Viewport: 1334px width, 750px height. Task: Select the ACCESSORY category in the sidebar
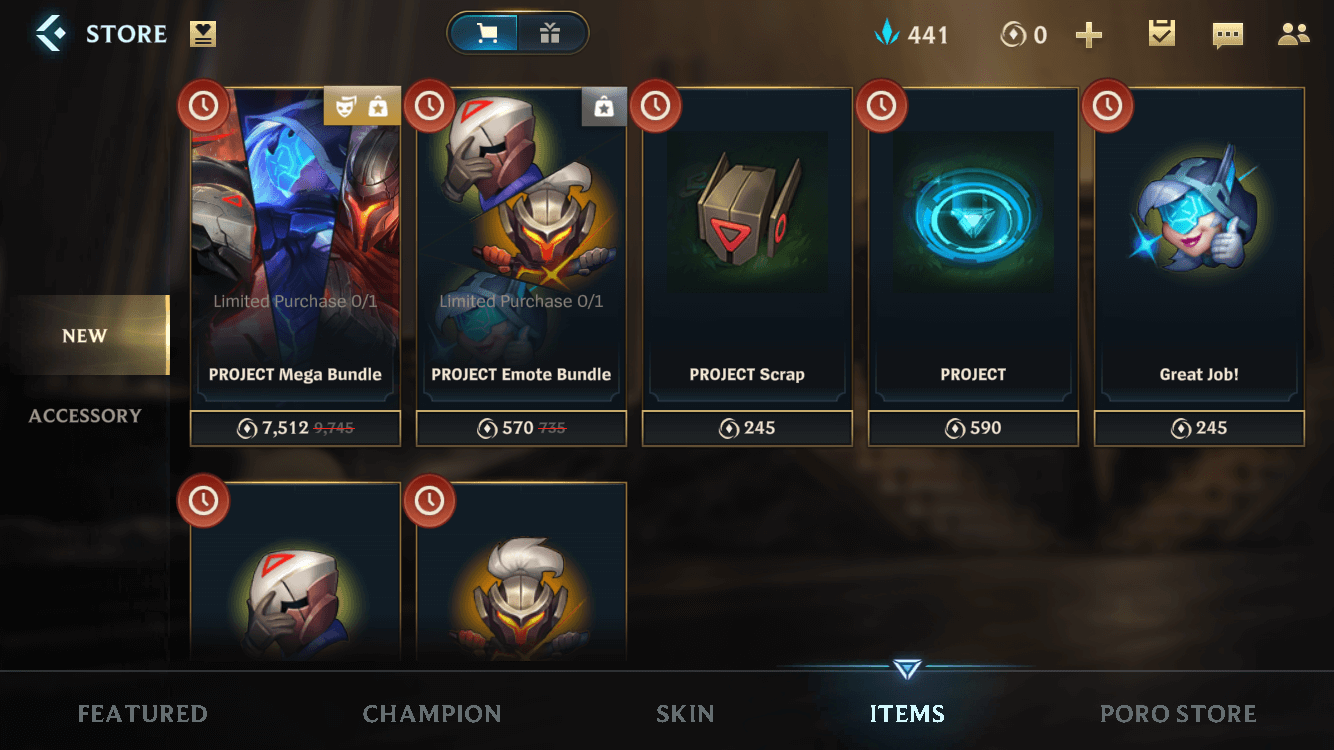click(85, 415)
